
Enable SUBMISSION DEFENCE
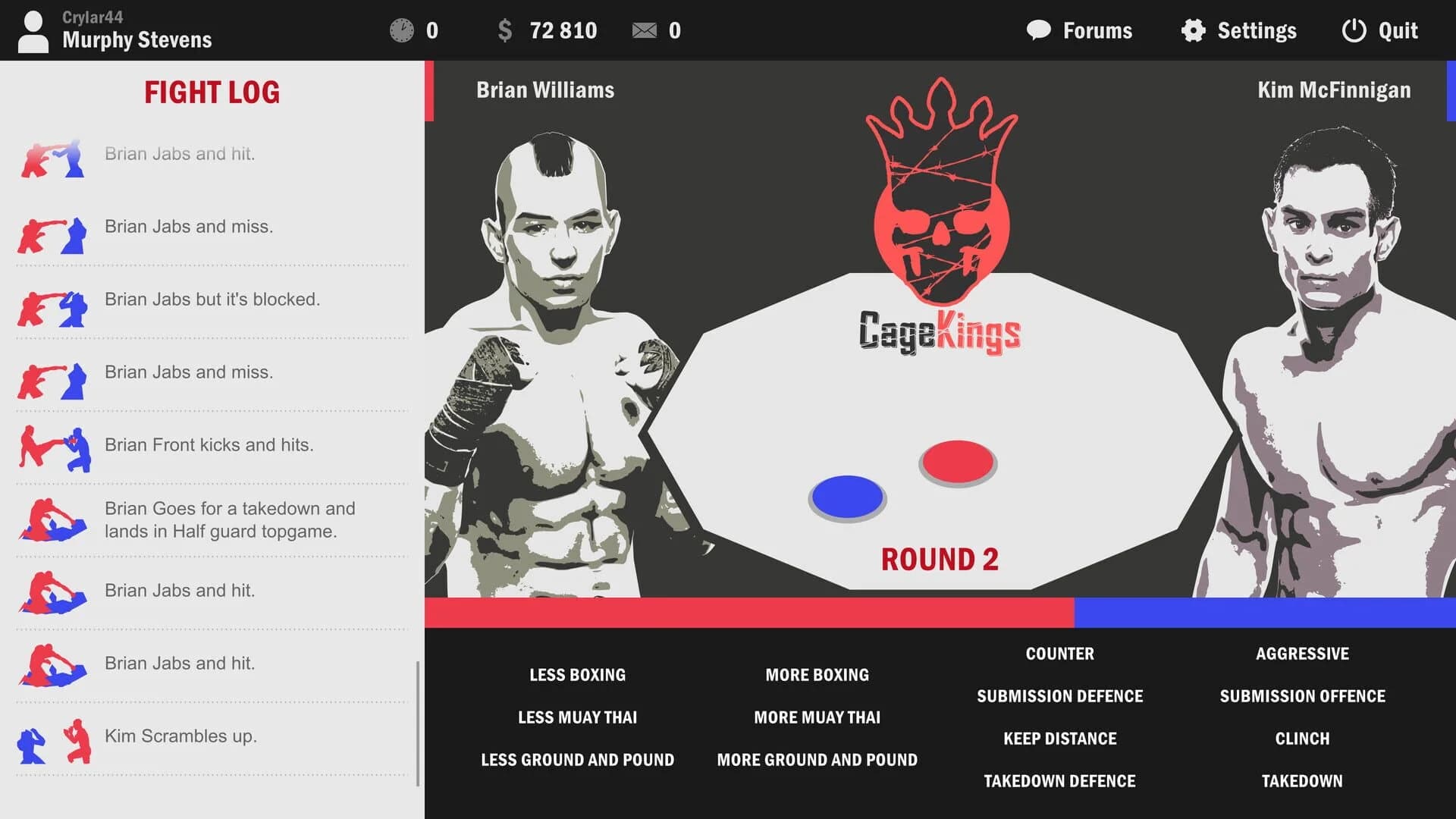tap(1059, 695)
